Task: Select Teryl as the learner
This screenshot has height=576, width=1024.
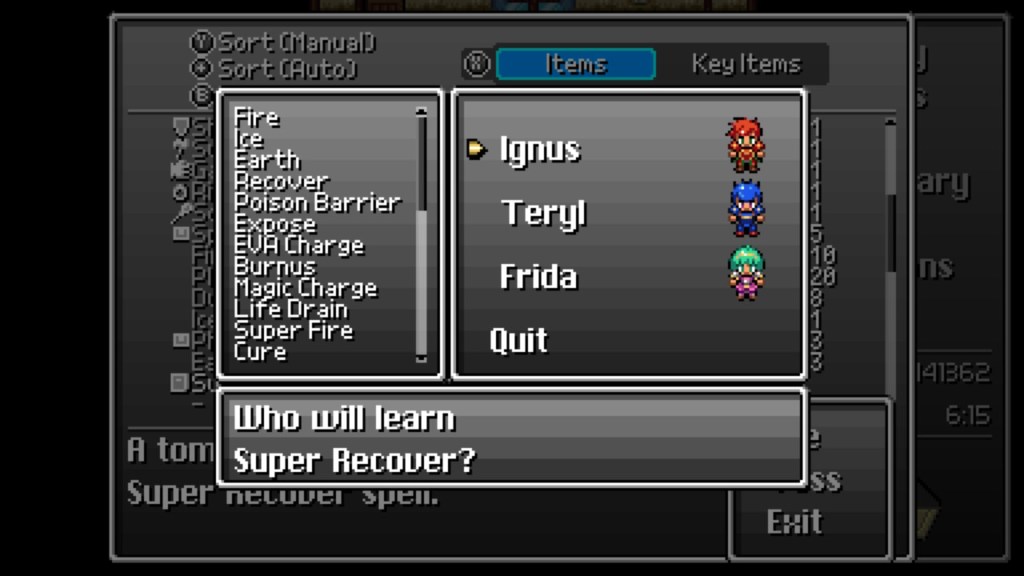Action: click(x=543, y=214)
